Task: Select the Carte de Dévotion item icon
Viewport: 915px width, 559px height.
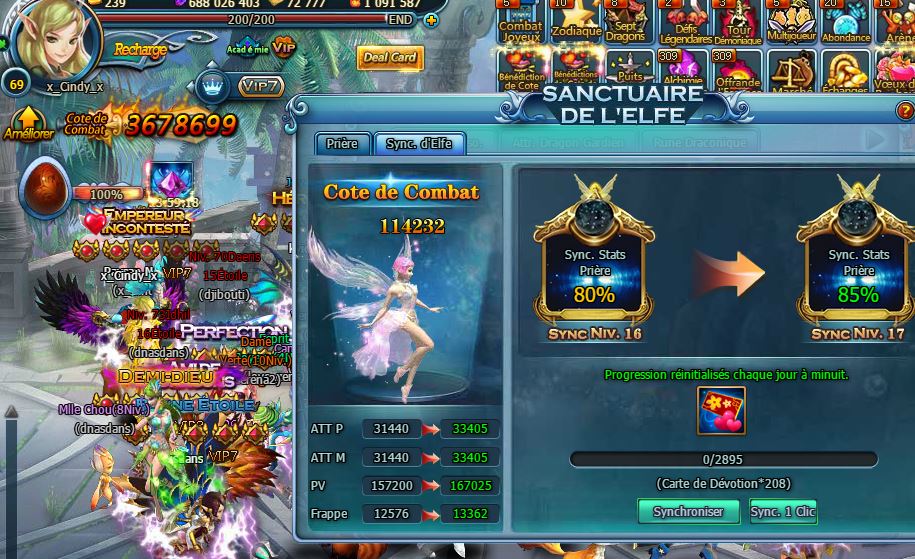Action: (721, 411)
